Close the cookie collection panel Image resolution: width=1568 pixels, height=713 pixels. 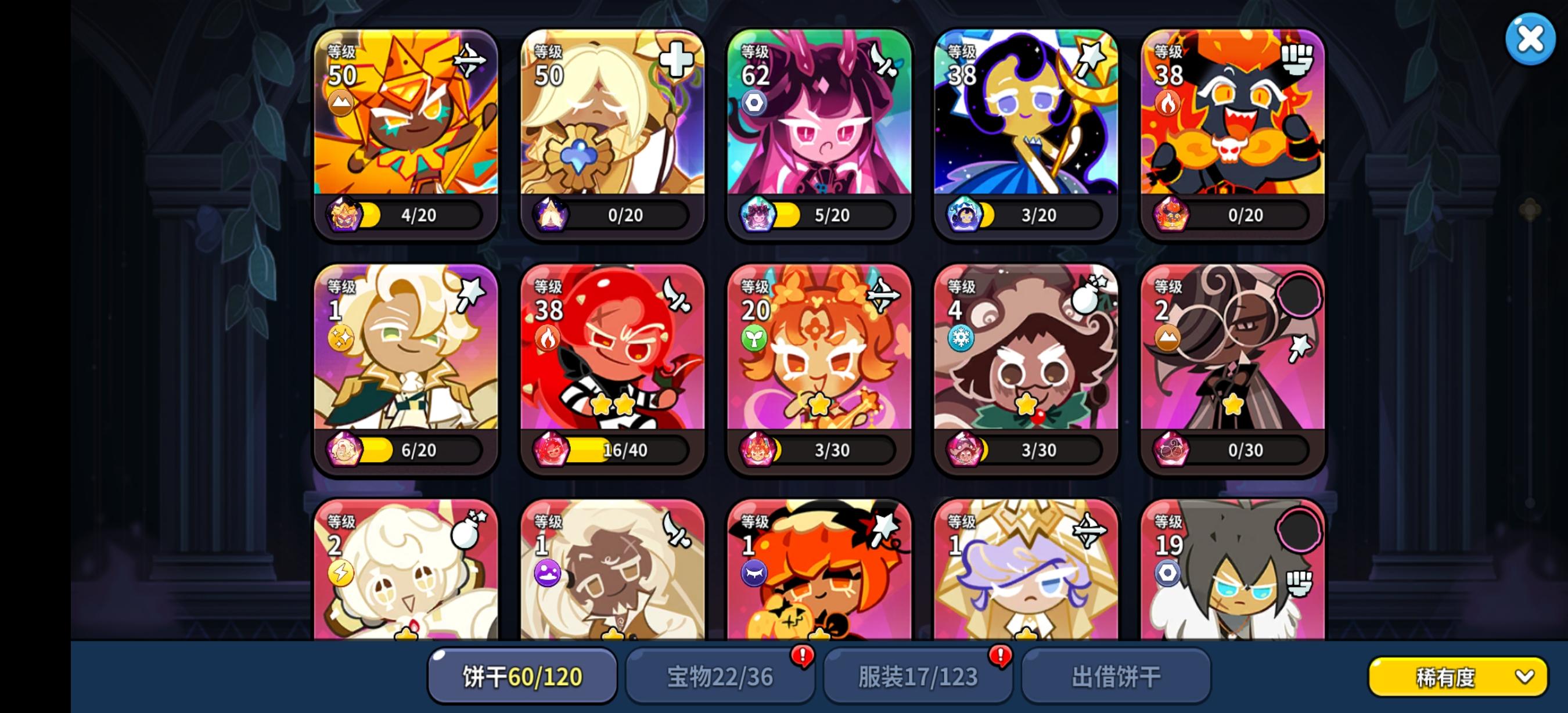click(1530, 39)
